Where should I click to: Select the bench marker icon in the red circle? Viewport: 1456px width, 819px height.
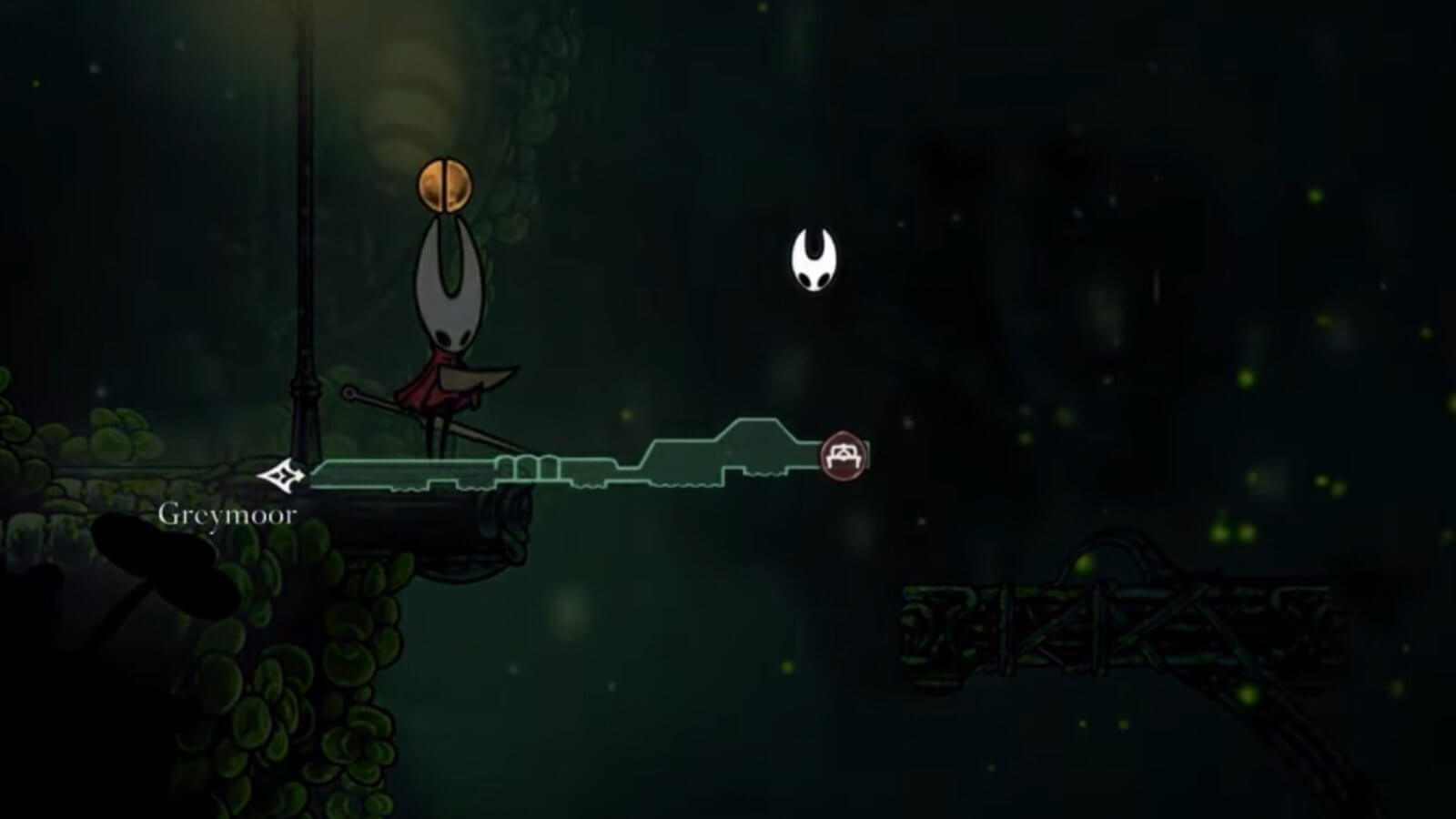[x=844, y=454]
